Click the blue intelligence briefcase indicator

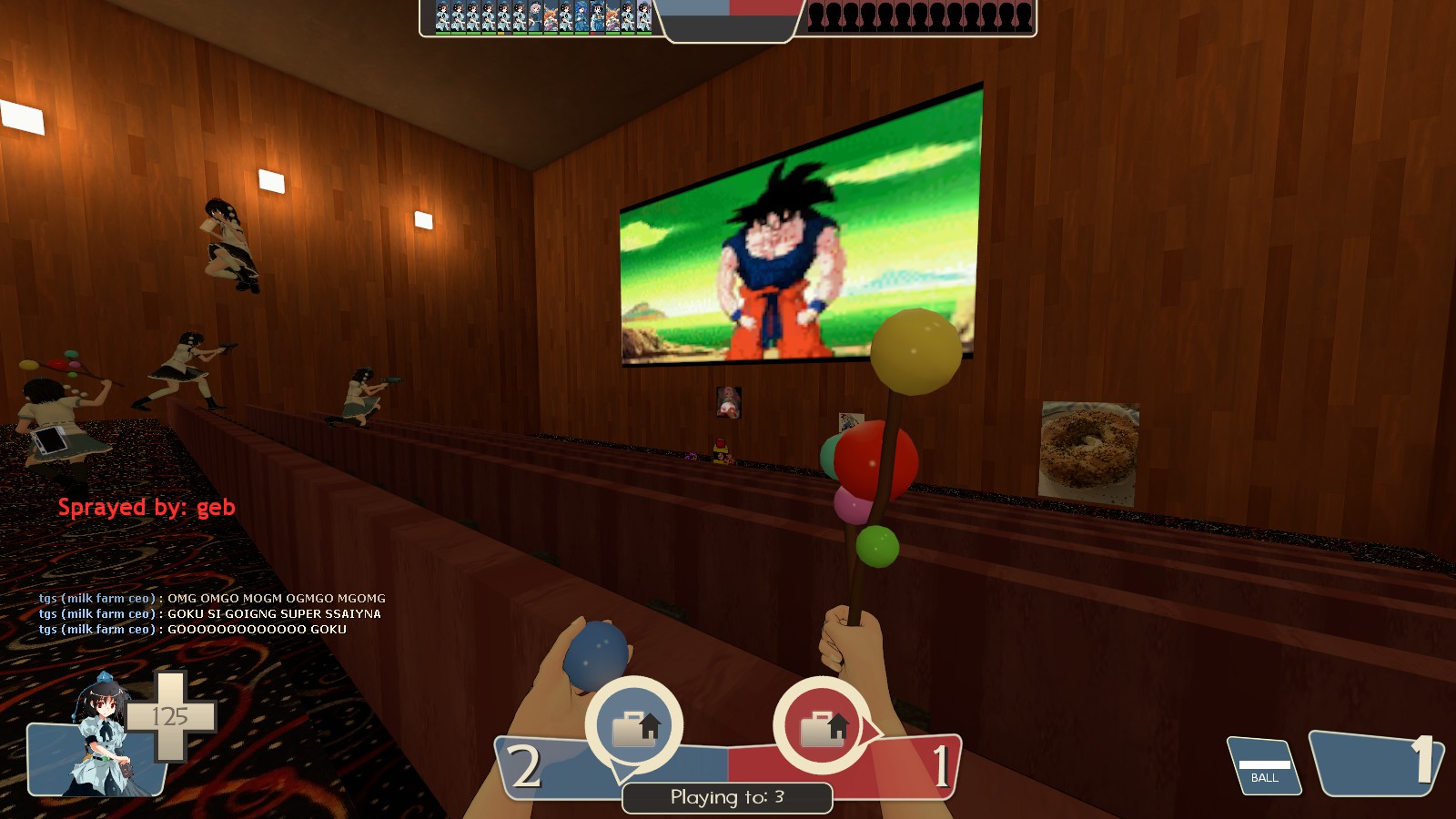[634, 725]
